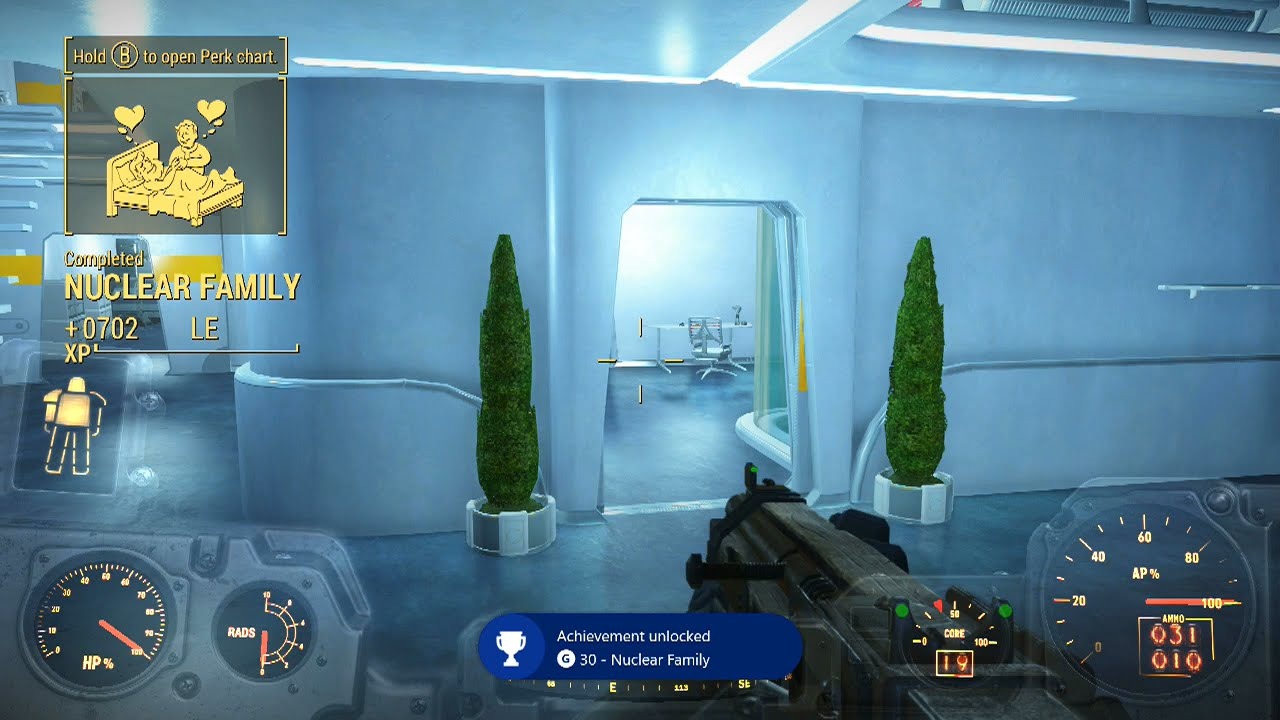Select the Completed NUCLEAR FAMILY title

[x=182, y=287]
